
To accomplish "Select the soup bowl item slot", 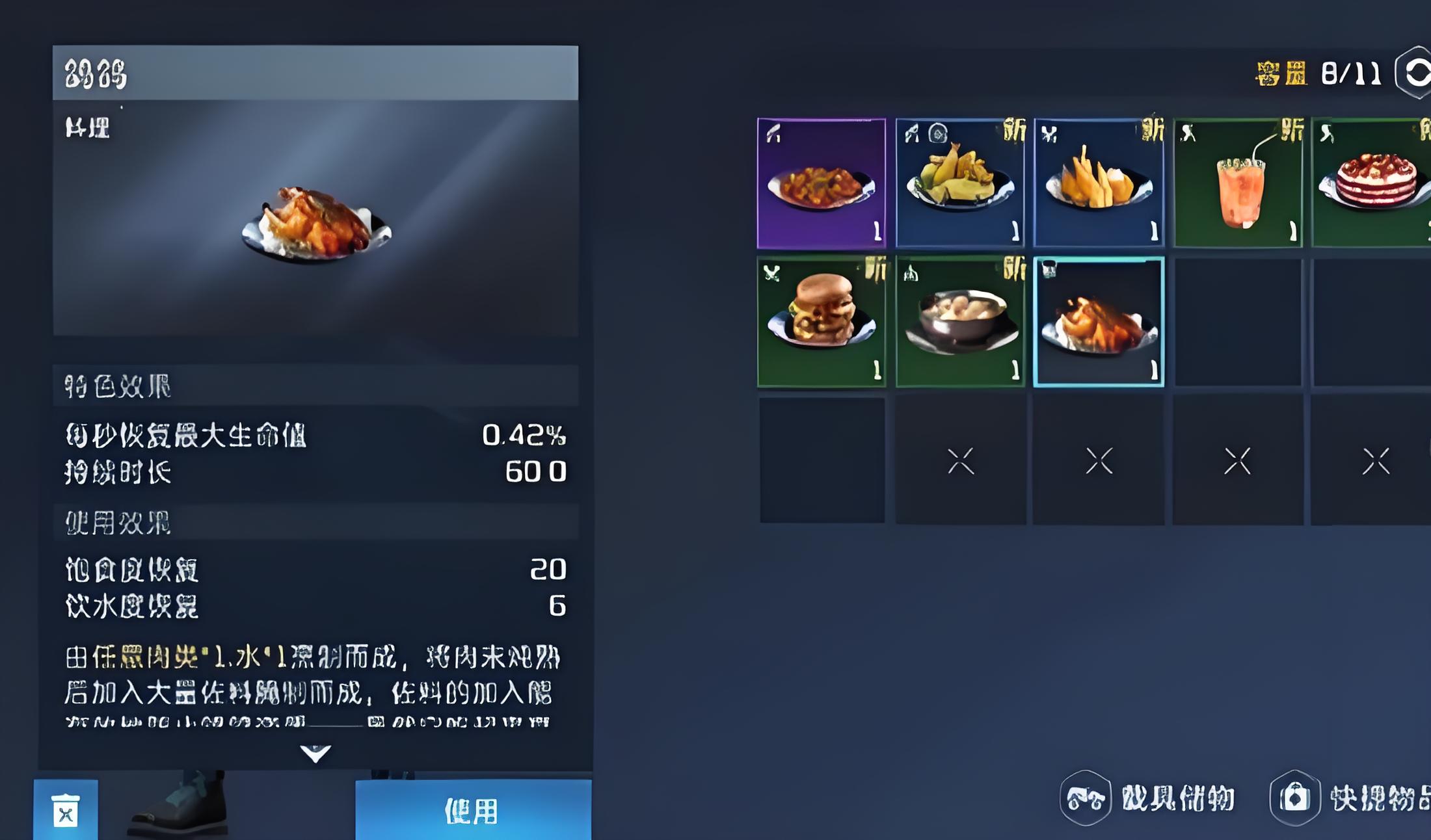I will coord(960,322).
